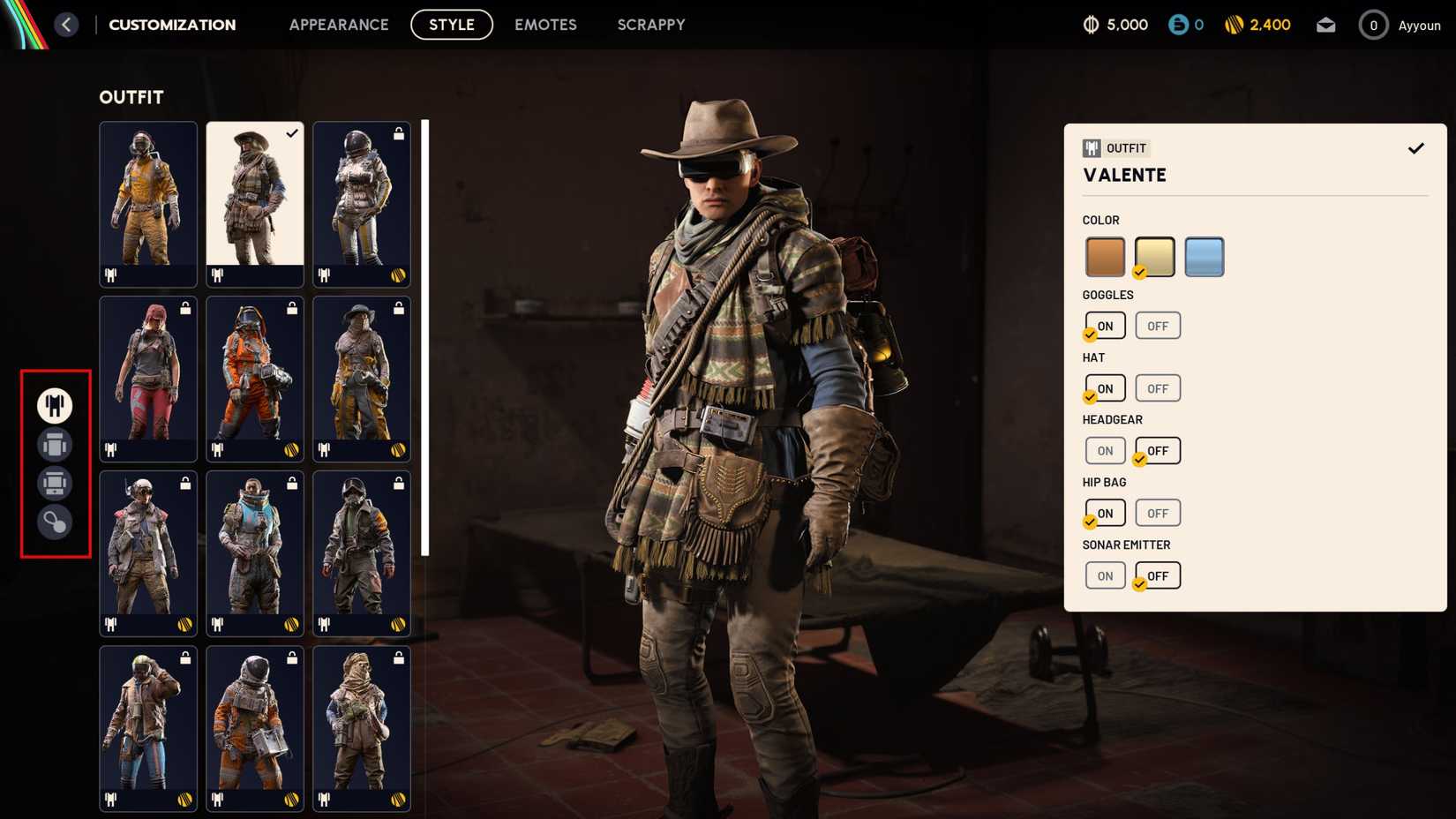Click the Ayyoun profile name
Image resolution: width=1456 pixels, height=819 pixels.
tap(1419, 25)
